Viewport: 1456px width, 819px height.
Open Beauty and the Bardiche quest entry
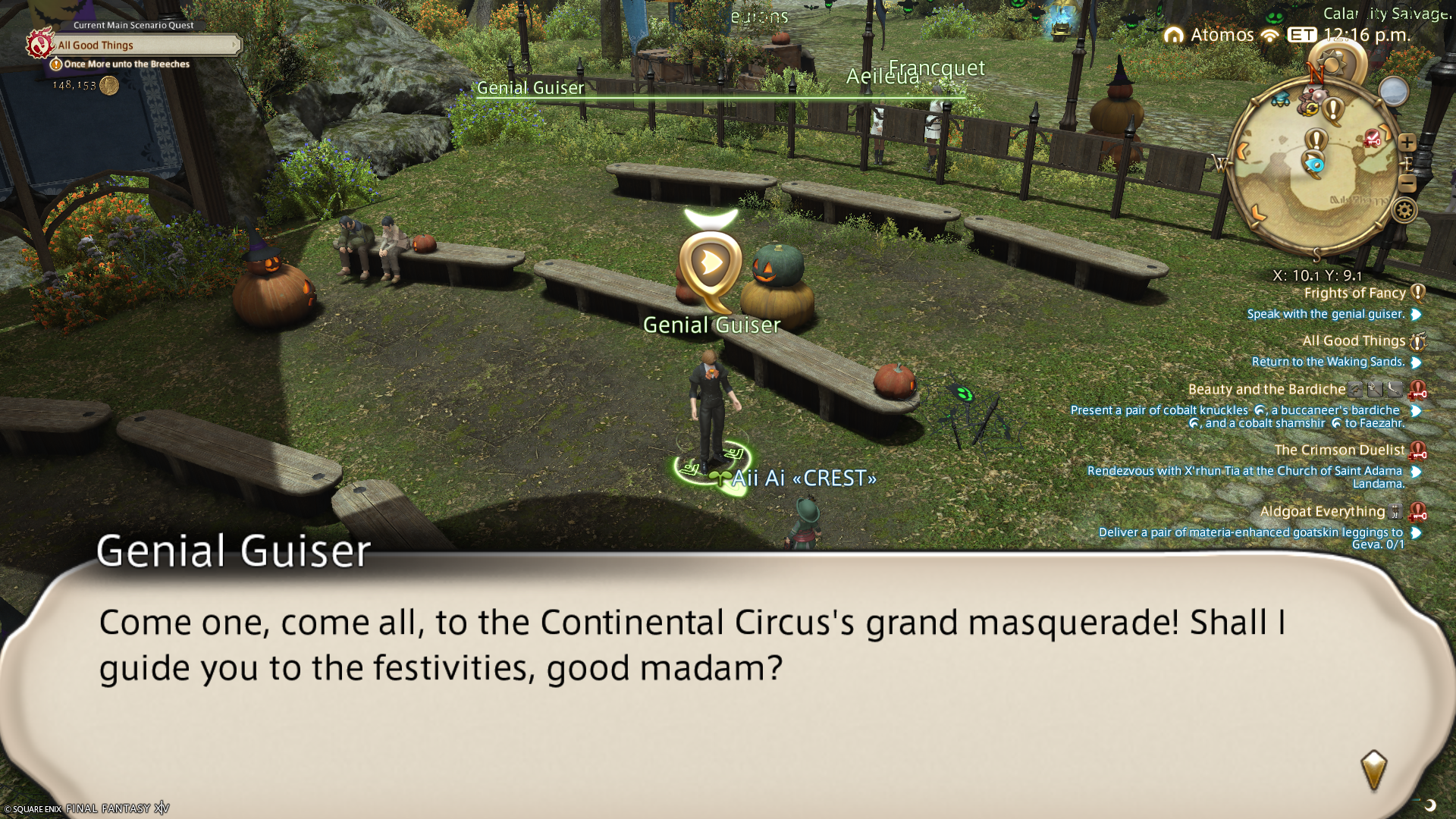[1266, 390]
